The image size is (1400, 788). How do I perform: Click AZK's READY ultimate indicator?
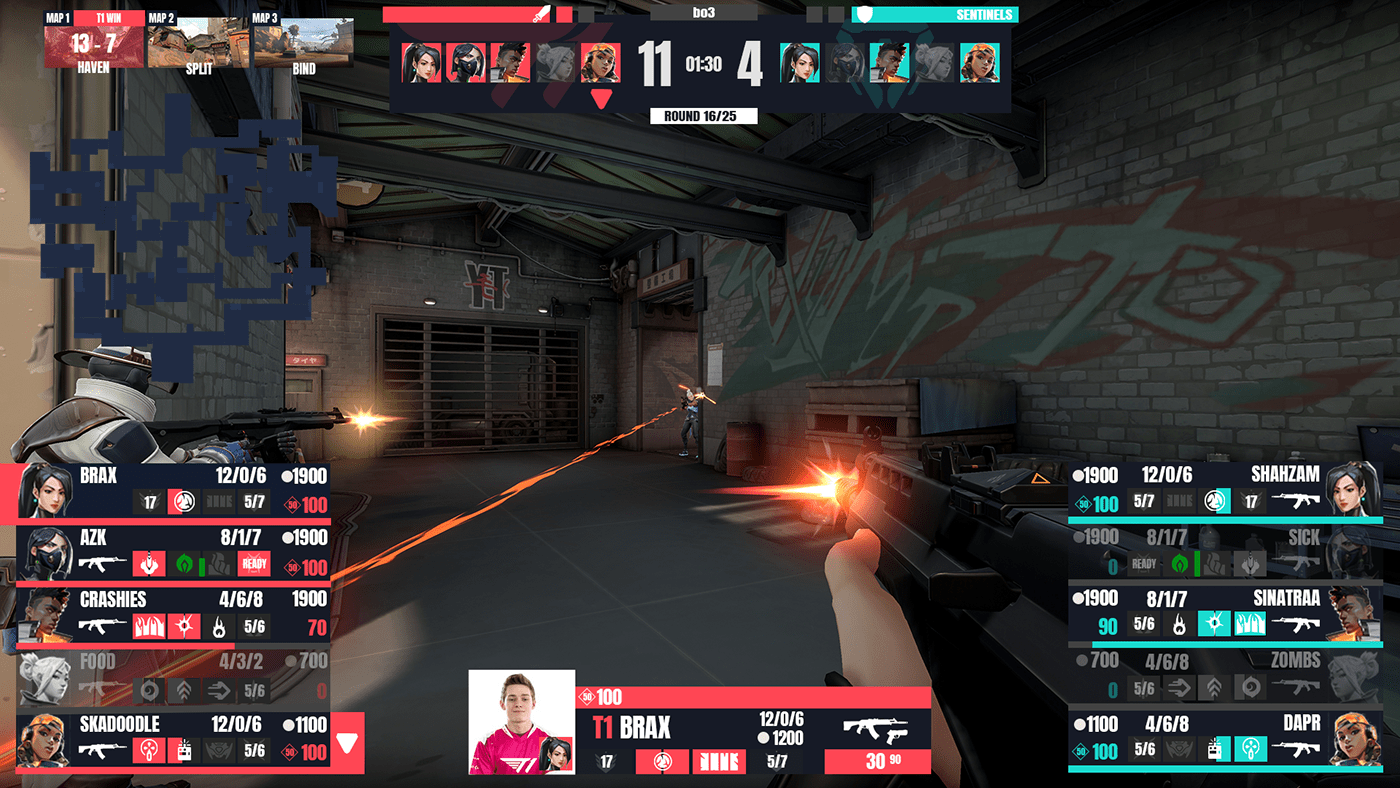point(252,563)
